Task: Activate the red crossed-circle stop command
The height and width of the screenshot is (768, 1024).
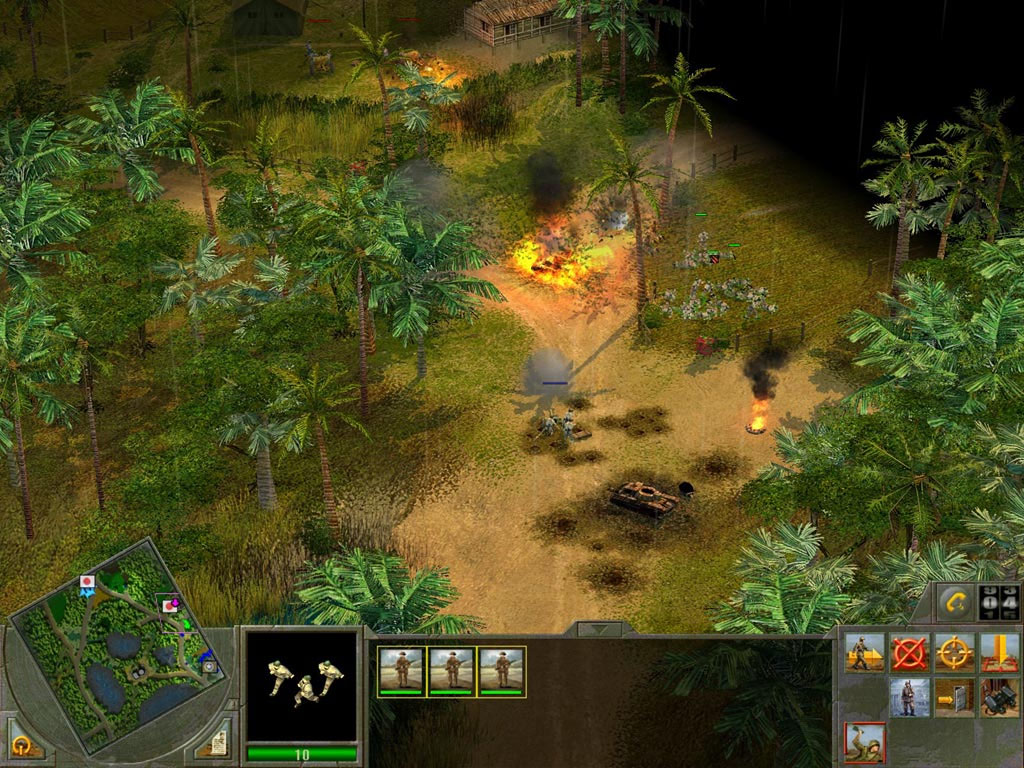Action: (x=909, y=653)
